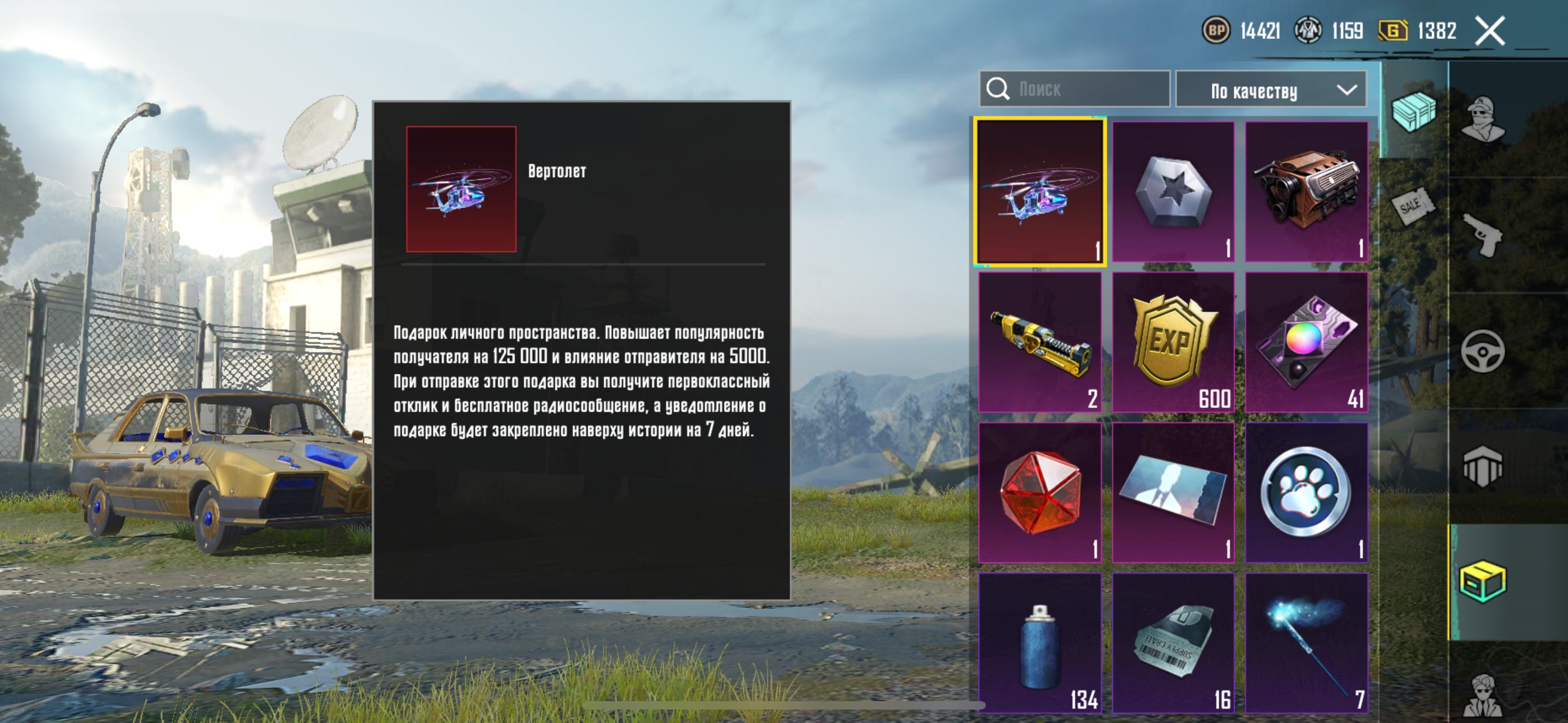This screenshot has width=1568, height=723.
Task: Open the По качеству sort dropdown
Action: pos(1270,90)
